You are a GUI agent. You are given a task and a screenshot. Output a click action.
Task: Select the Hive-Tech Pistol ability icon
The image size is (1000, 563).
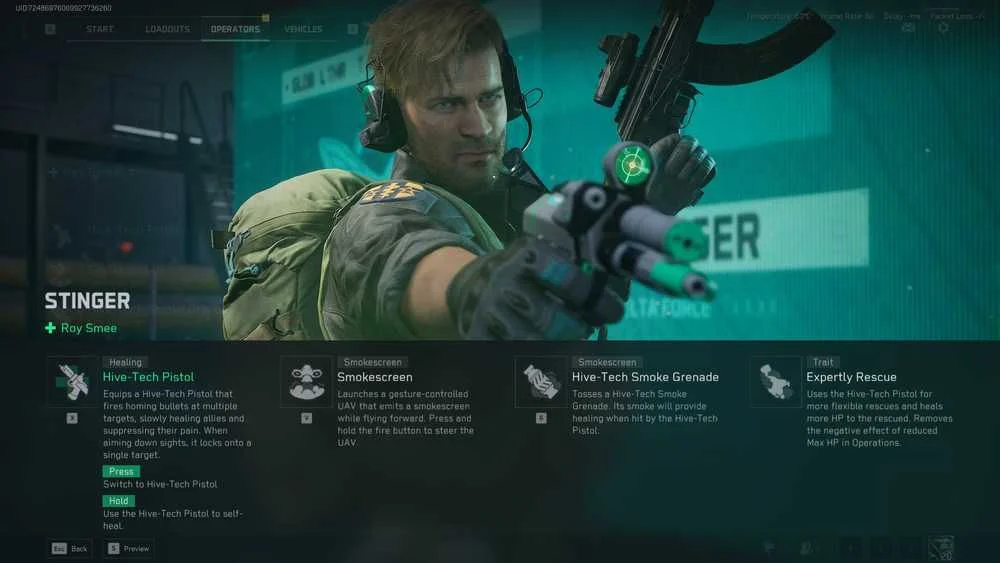click(72, 381)
